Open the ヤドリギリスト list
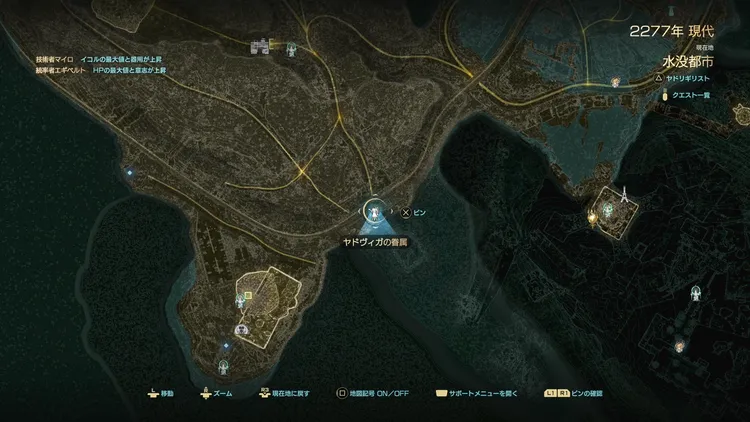Image resolution: width=750 pixels, height=422 pixels. click(690, 76)
